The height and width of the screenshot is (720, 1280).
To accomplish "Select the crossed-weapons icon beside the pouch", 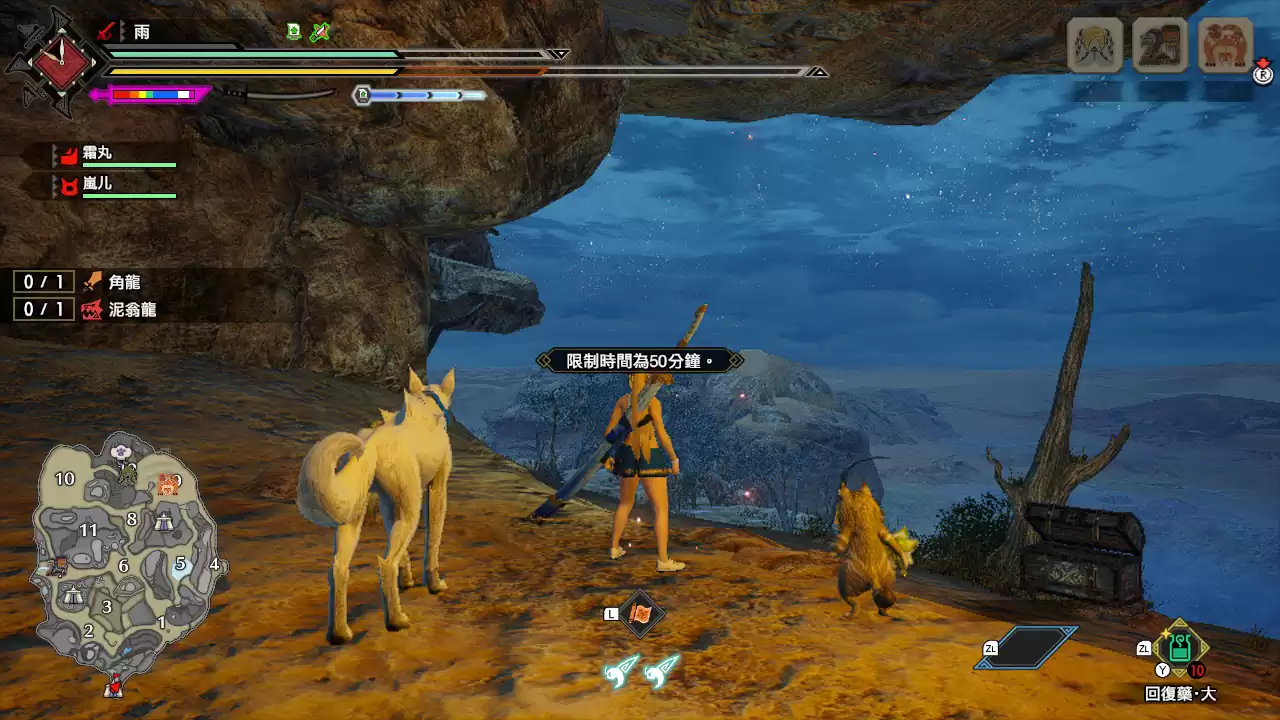I will click(319, 33).
